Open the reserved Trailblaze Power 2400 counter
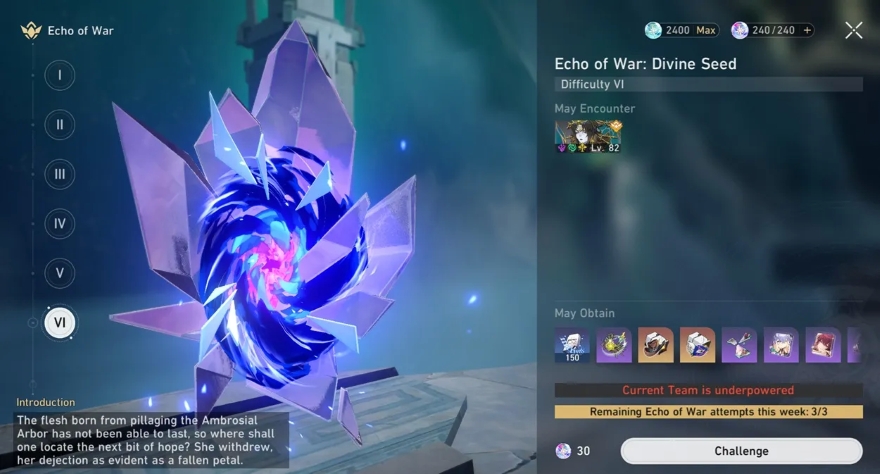The width and height of the screenshot is (880, 474). tap(681, 31)
